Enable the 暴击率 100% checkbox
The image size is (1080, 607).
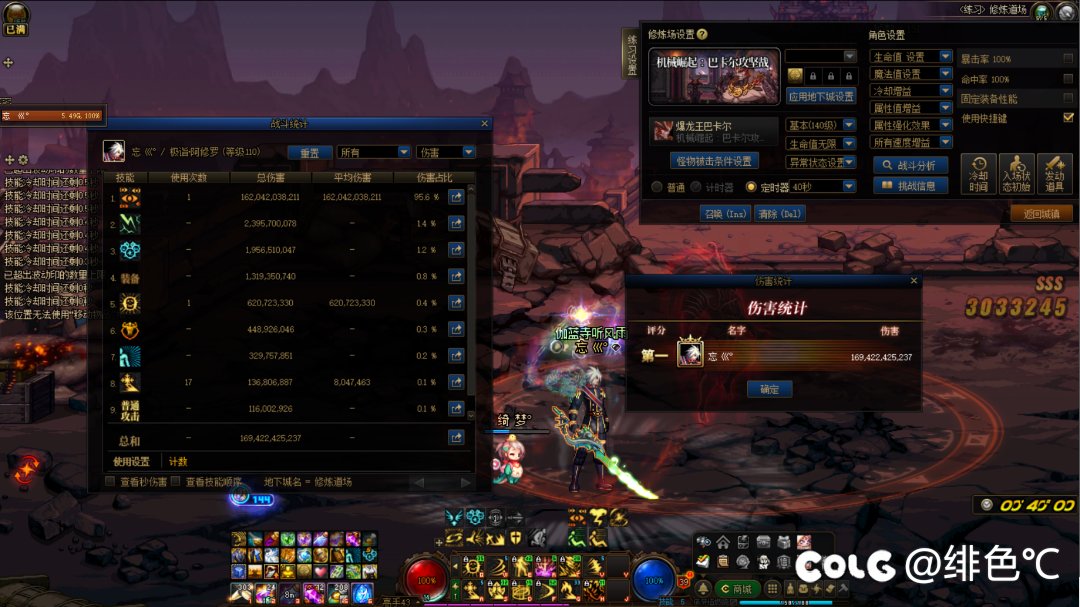(x=1068, y=59)
